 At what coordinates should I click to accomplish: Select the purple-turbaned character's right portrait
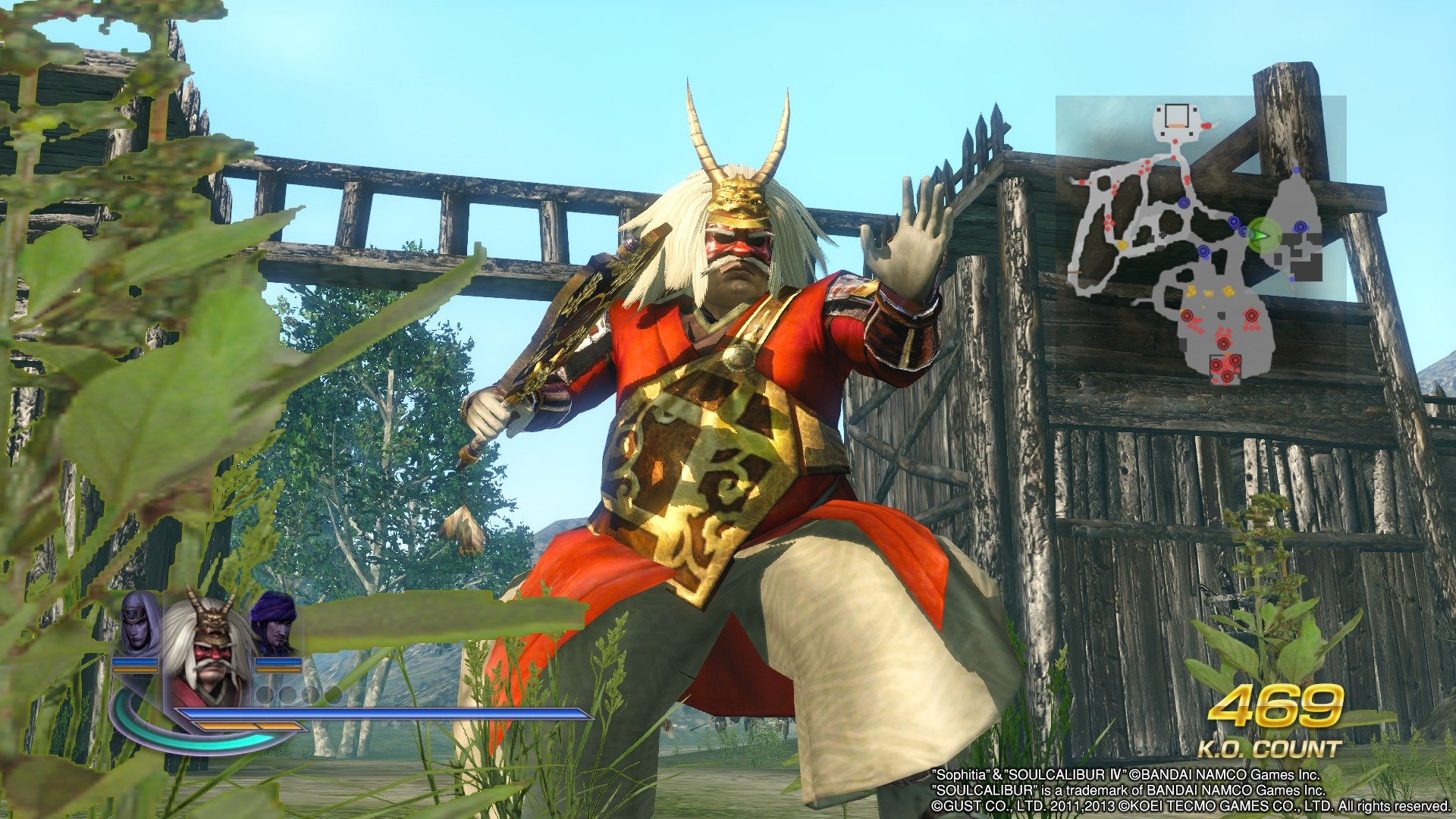pyautogui.click(x=273, y=623)
